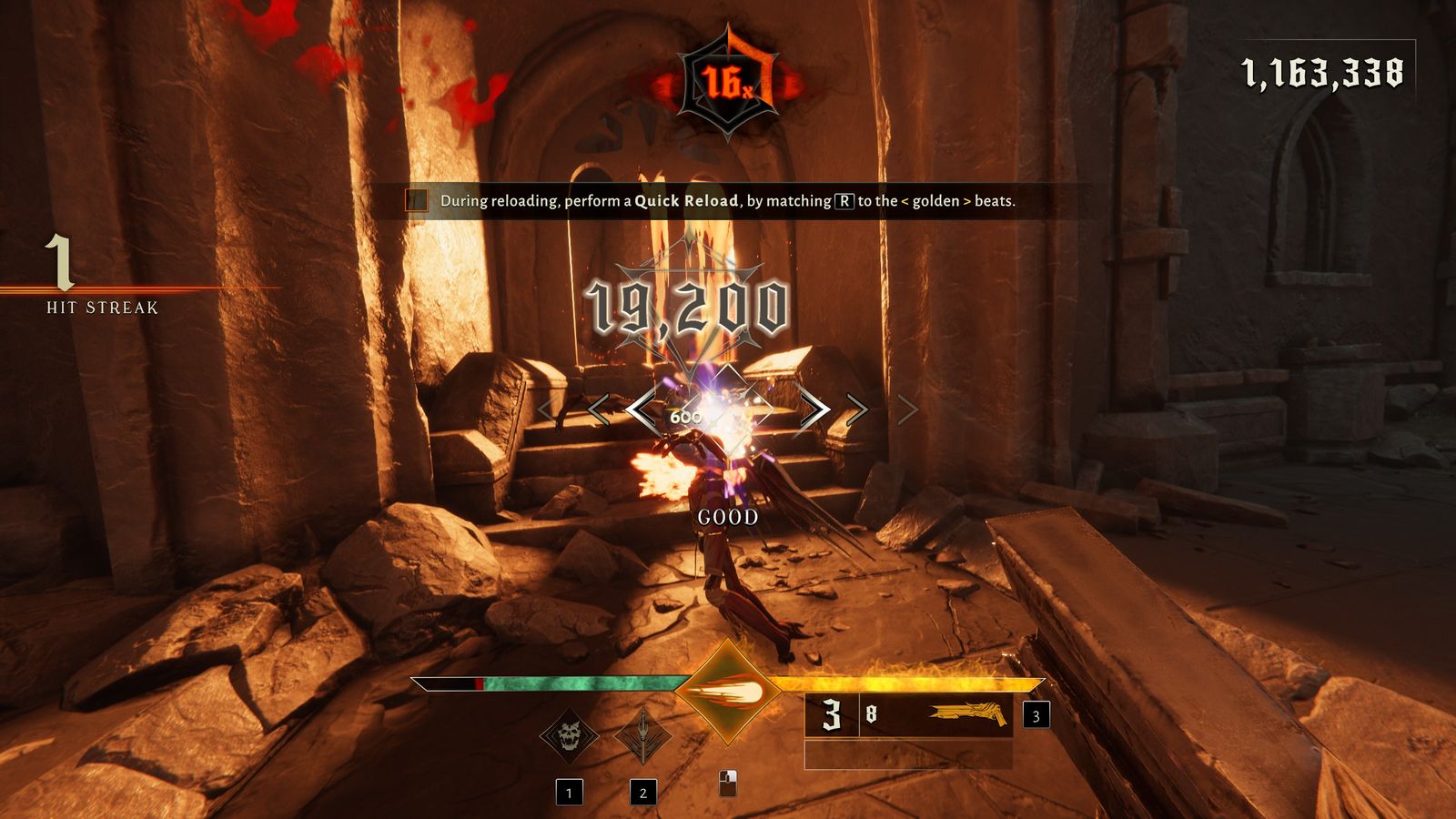Viewport: 1456px width, 819px height.
Task: Activate the fireball ultimate diamond
Action: coord(728,693)
